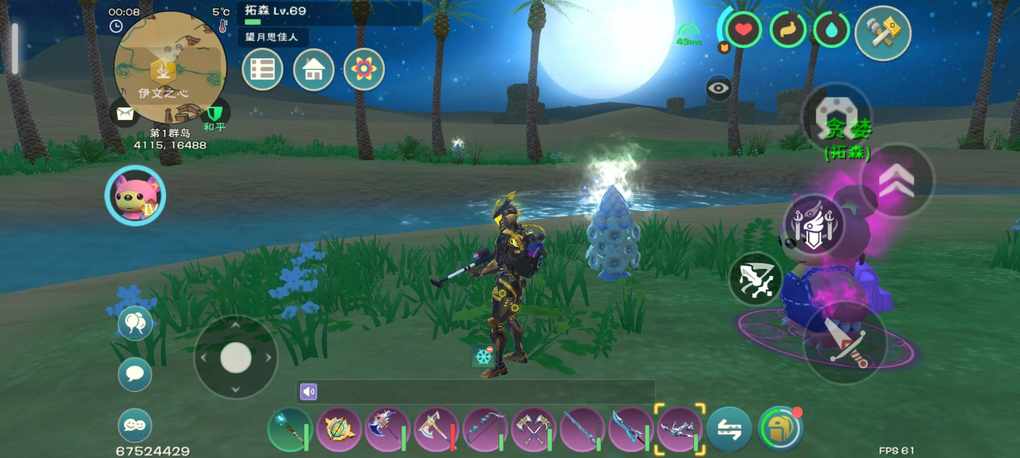Screen dimensions: 1020x458
Task: Tap the smiley emote bubble button
Action: 135,425
